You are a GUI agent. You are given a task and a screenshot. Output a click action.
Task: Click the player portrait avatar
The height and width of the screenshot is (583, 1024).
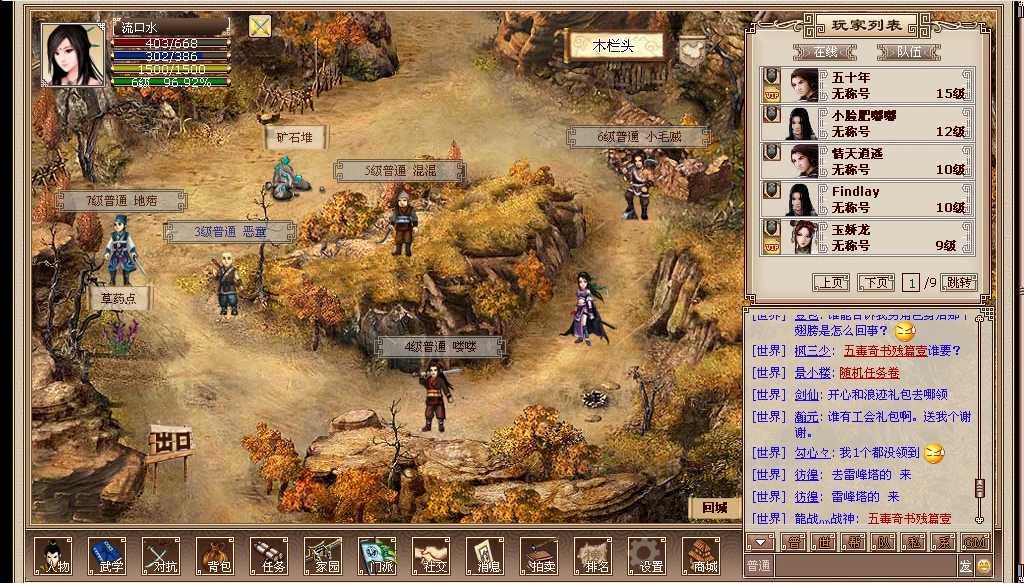coord(73,55)
